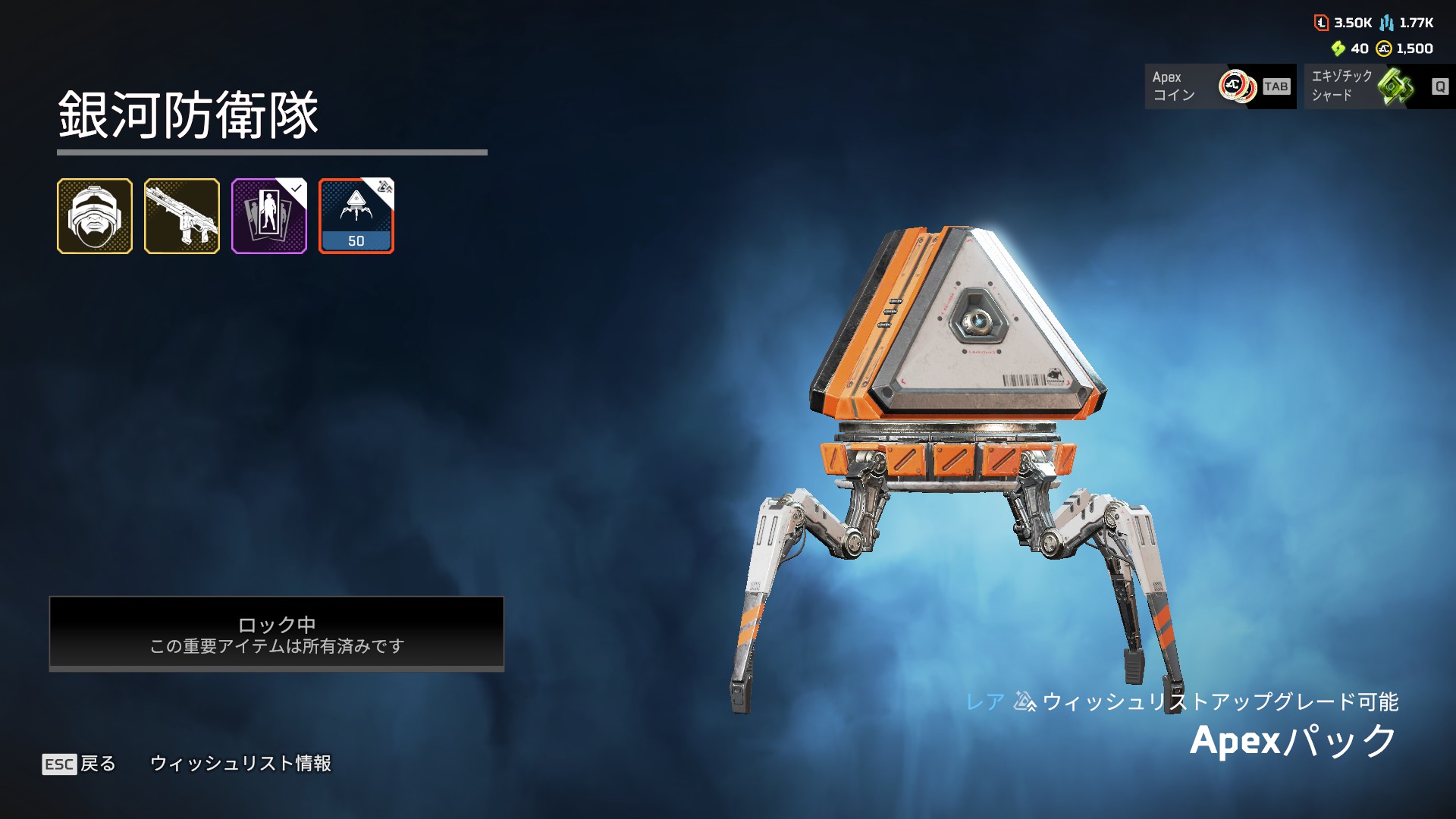The height and width of the screenshot is (819, 1456).
Task: Choose the purple banner pose card item
Action: (269, 216)
